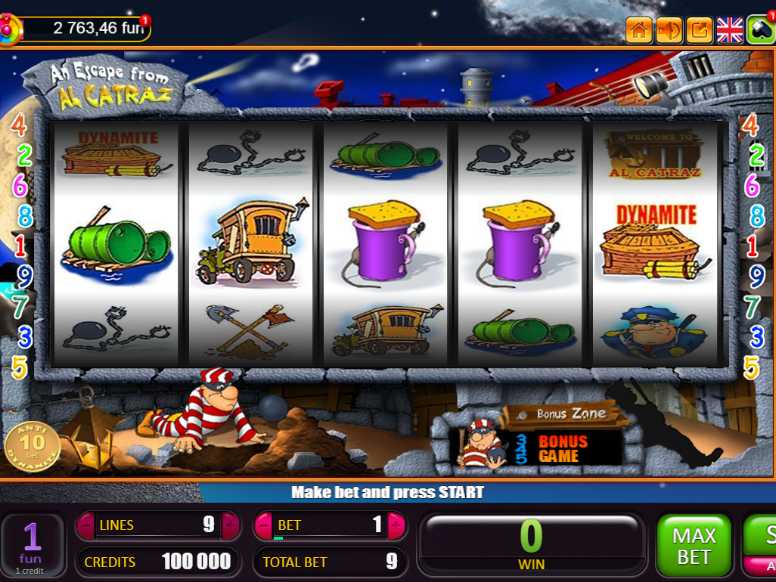Decrease the number of lines
Viewport: 776px width, 582px height.
pyautogui.click(x=85, y=525)
